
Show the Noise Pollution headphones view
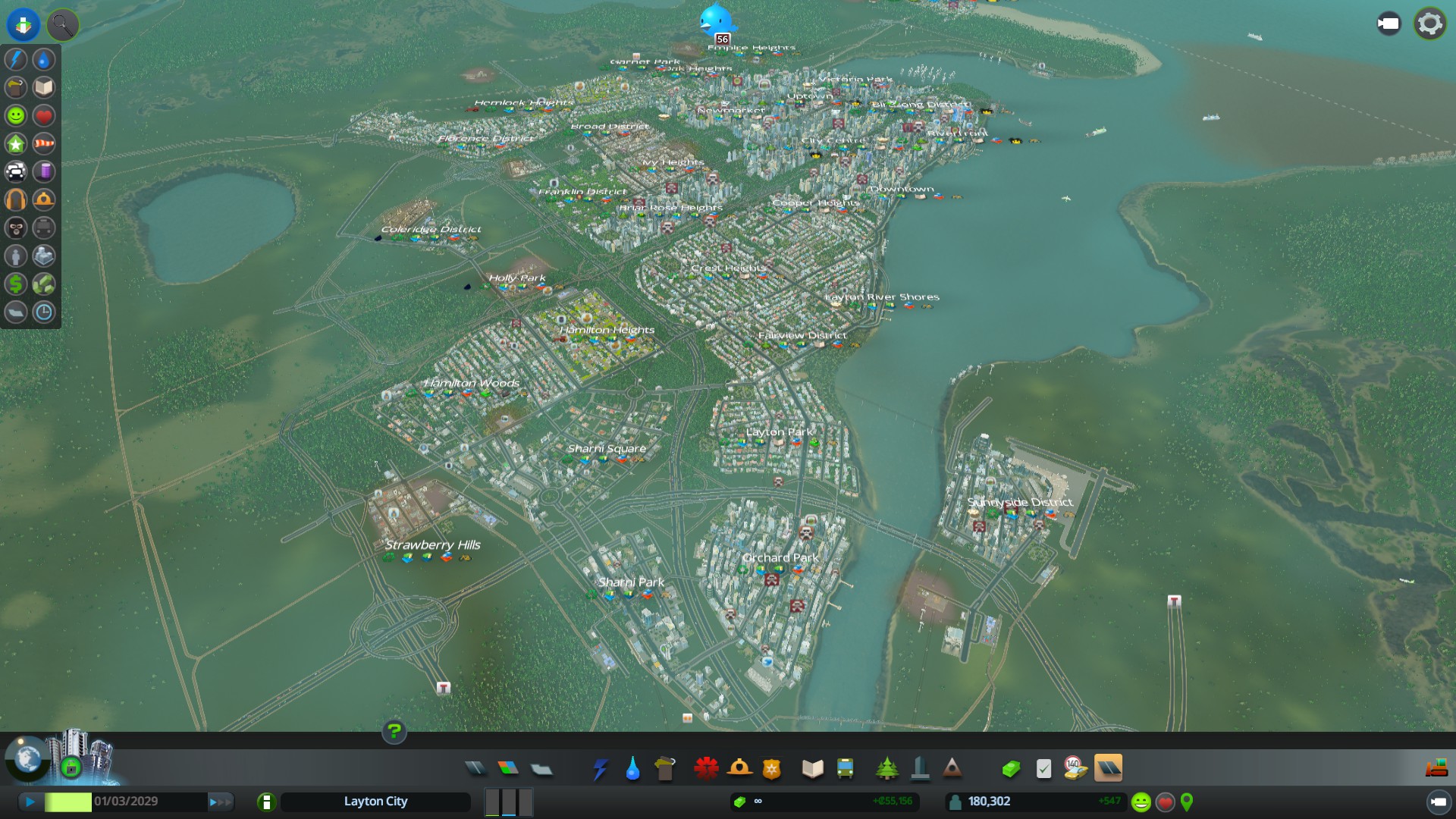click(16, 199)
